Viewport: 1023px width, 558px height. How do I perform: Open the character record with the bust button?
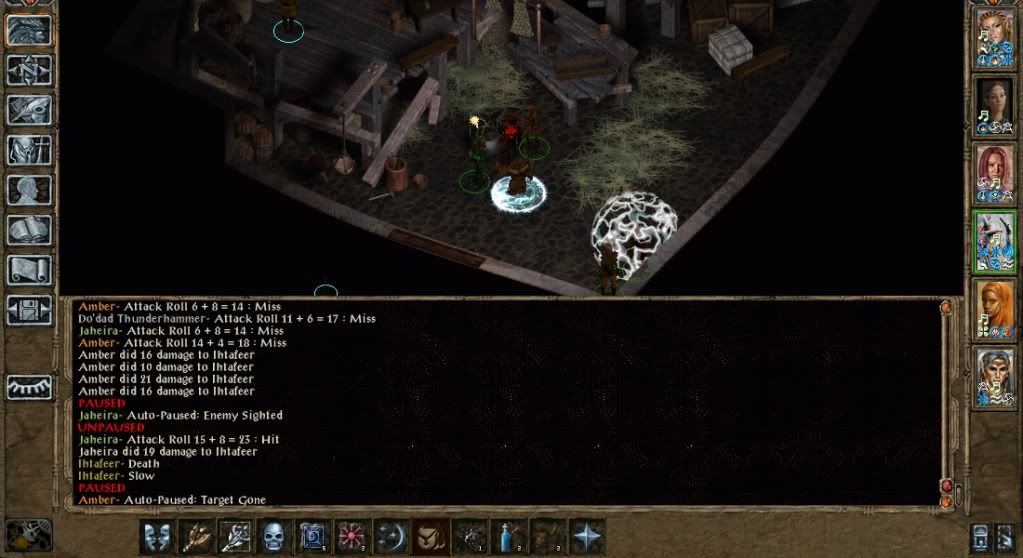click(29, 190)
